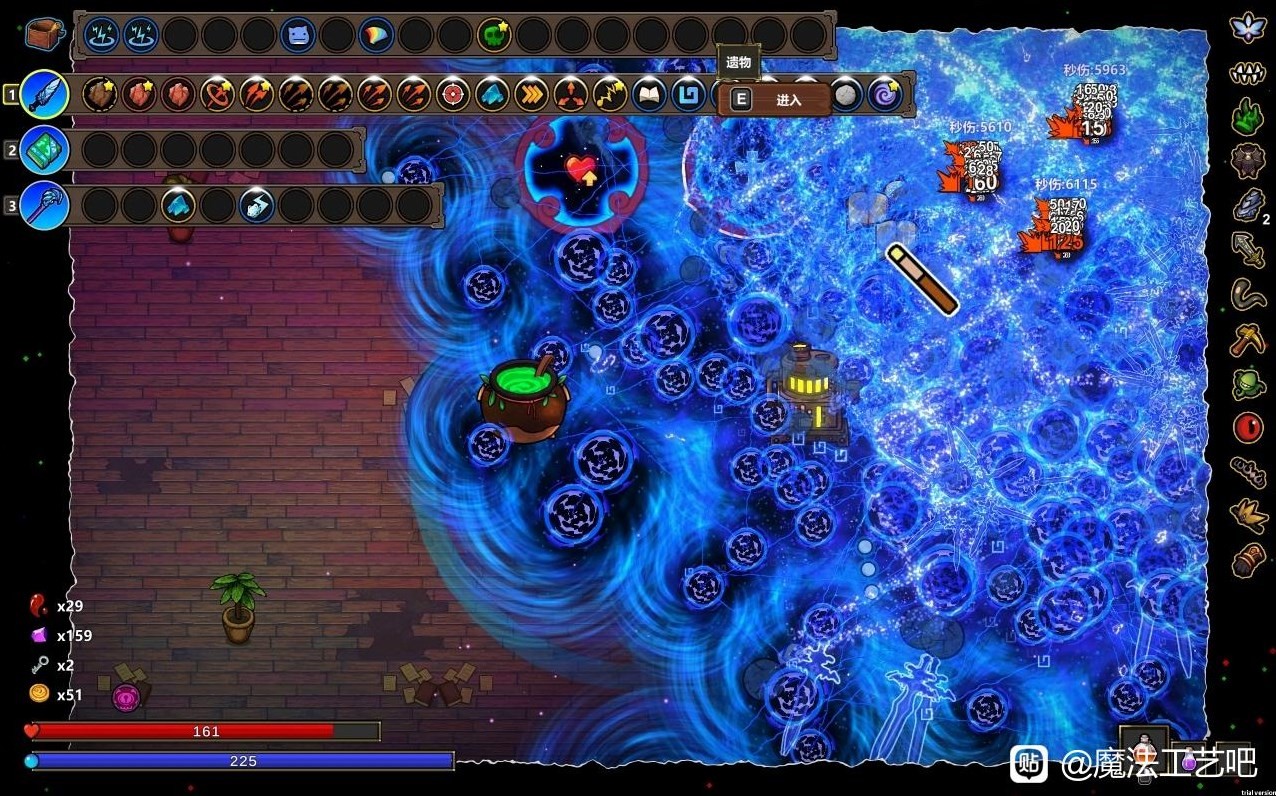This screenshot has width=1276, height=796.
Task: Select the crystal spell in wand 3
Action: [x=179, y=206]
